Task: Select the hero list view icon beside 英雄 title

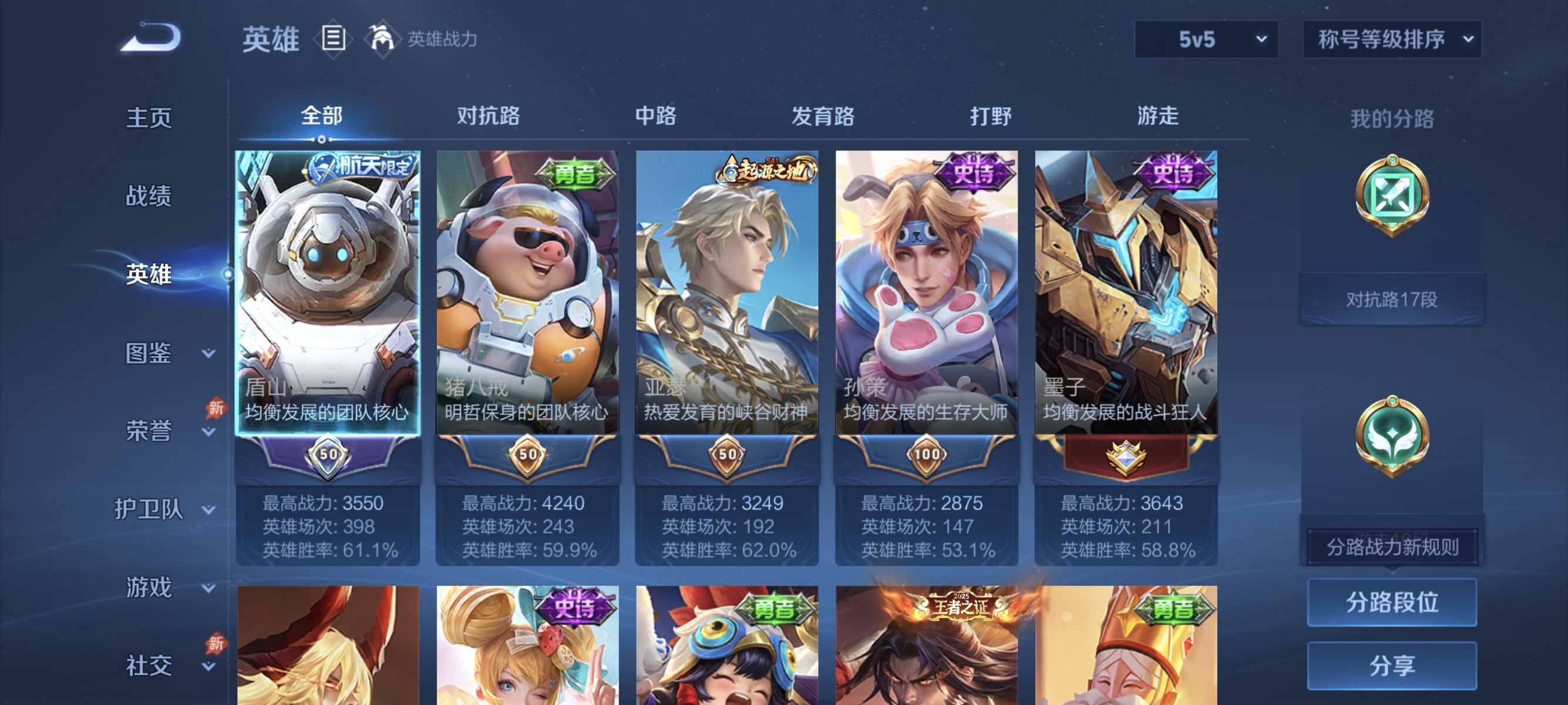Action: click(x=332, y=39)
